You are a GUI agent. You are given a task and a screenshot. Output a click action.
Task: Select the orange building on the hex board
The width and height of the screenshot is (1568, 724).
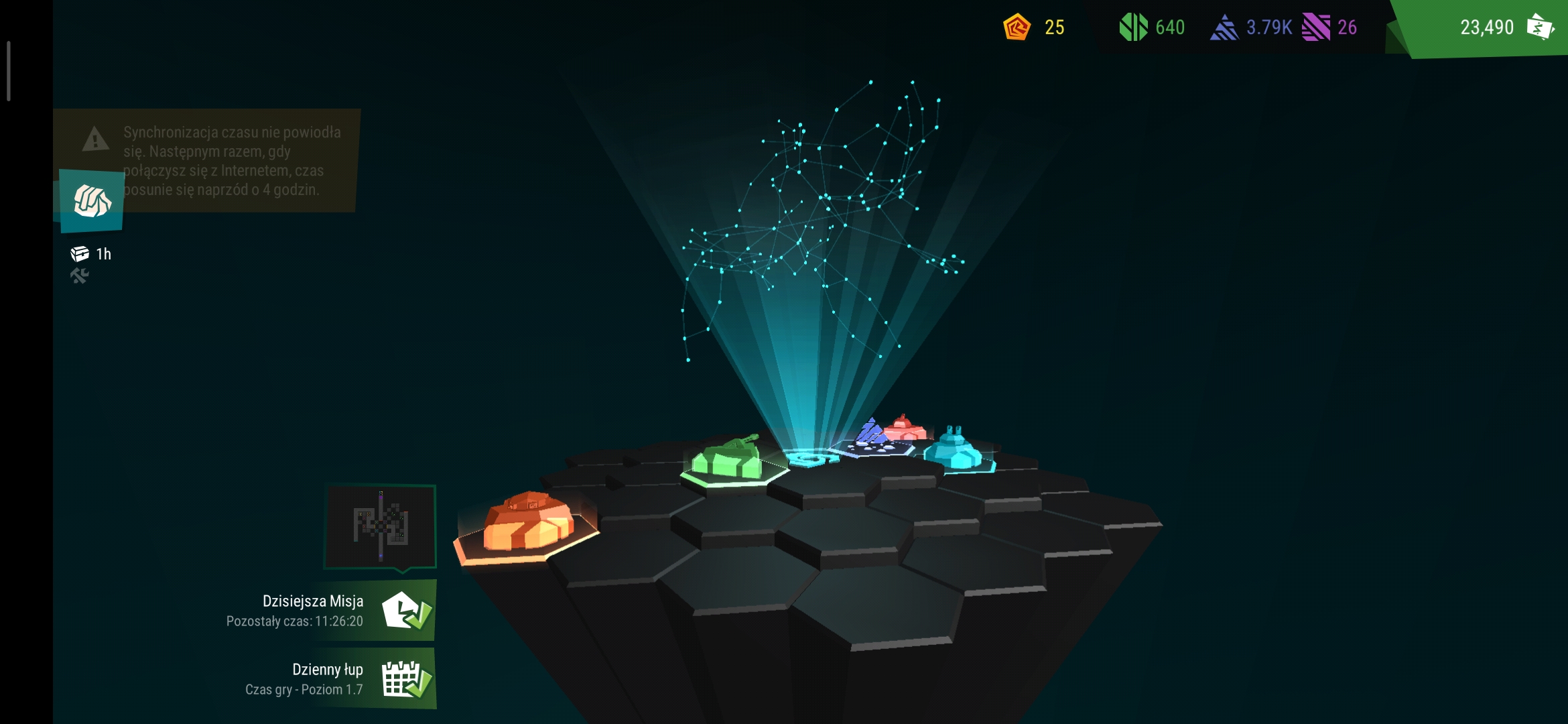pyautogui.click(x=528, y=524)
